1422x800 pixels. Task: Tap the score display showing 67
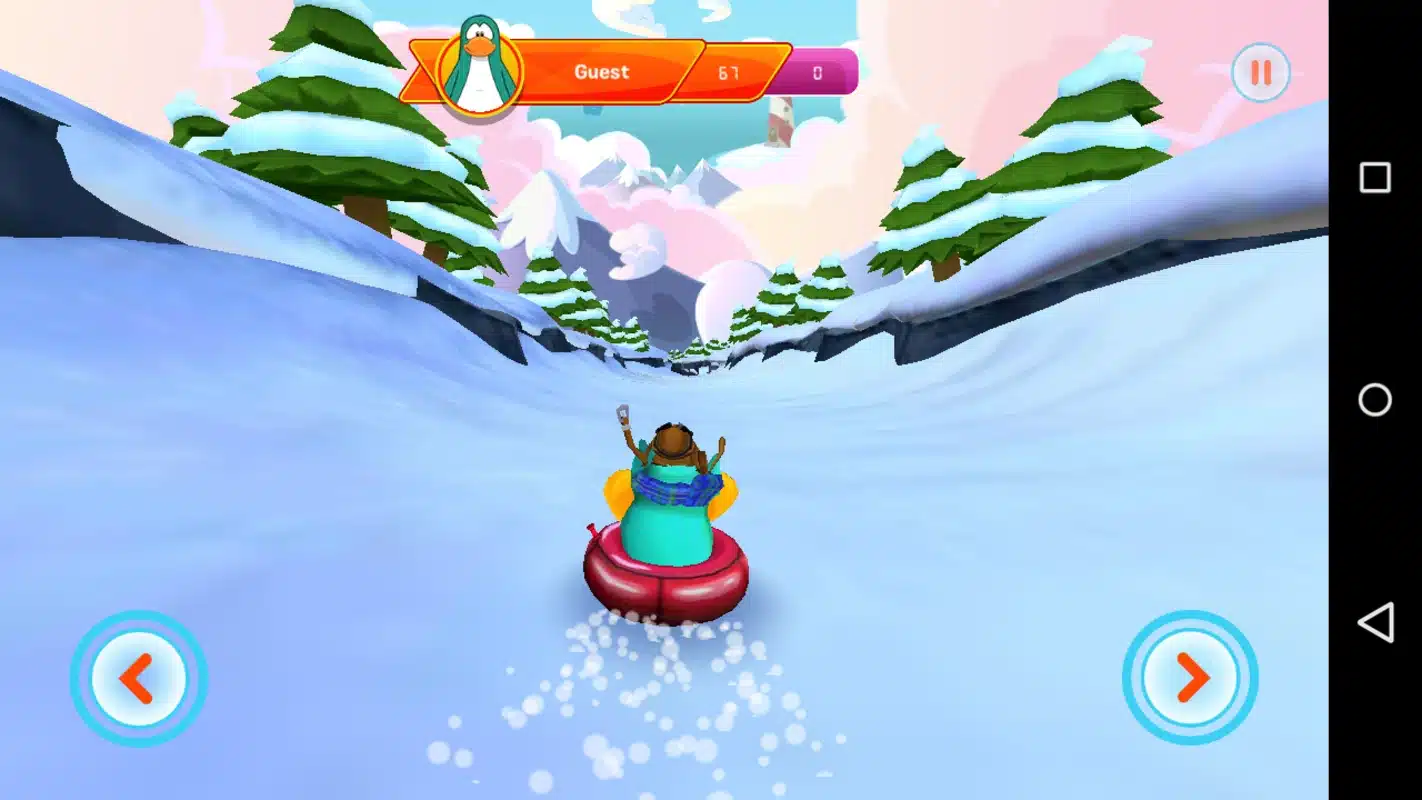(729, 71)
